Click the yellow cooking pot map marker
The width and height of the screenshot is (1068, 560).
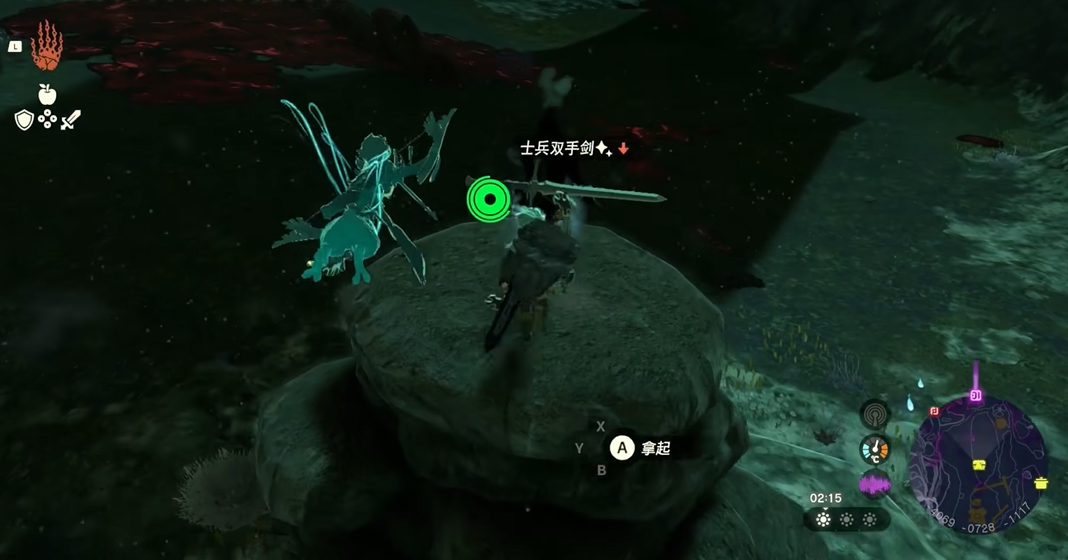pos(1041,483)
